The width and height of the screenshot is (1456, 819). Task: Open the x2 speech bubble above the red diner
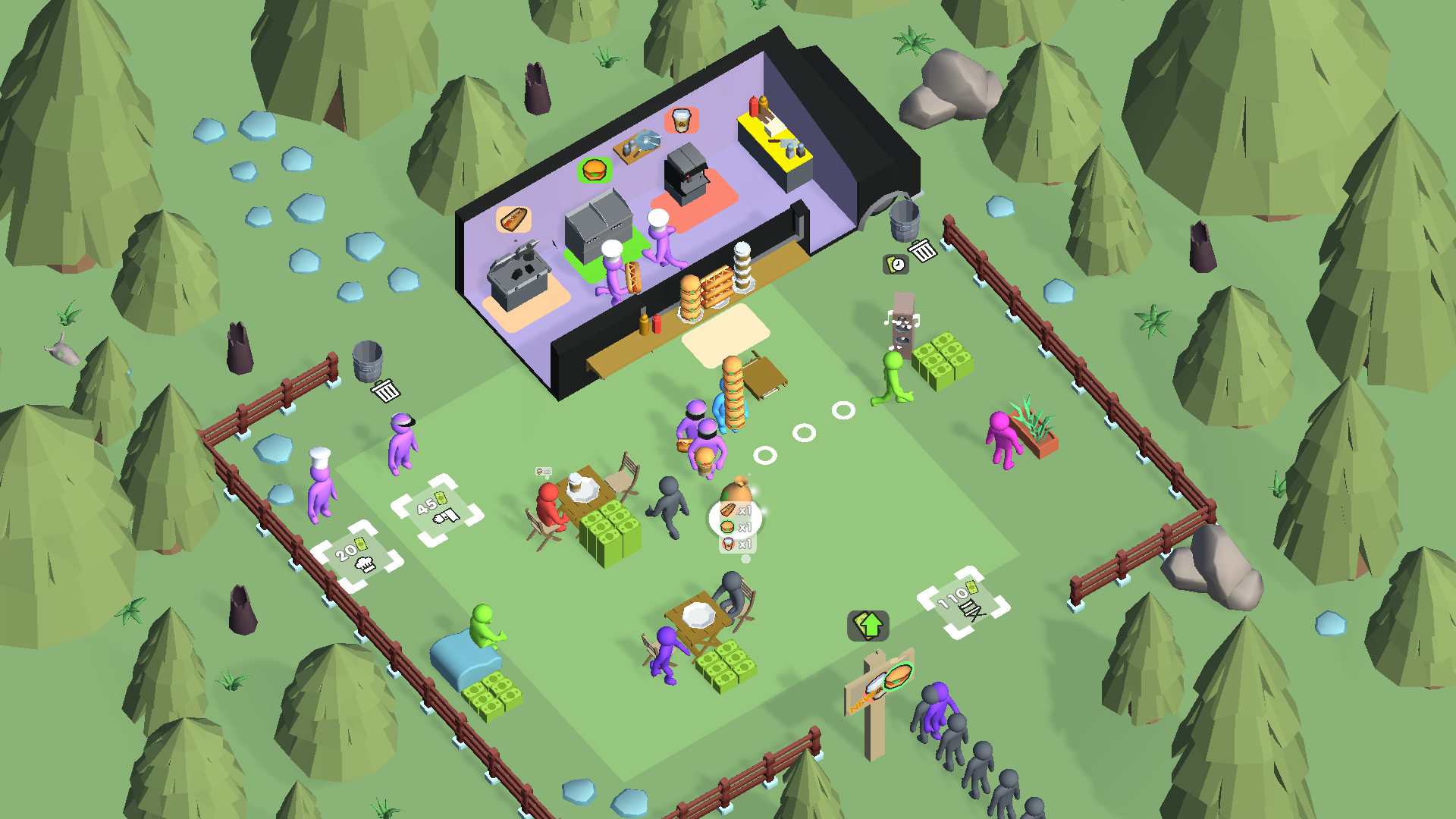[543, 472]
